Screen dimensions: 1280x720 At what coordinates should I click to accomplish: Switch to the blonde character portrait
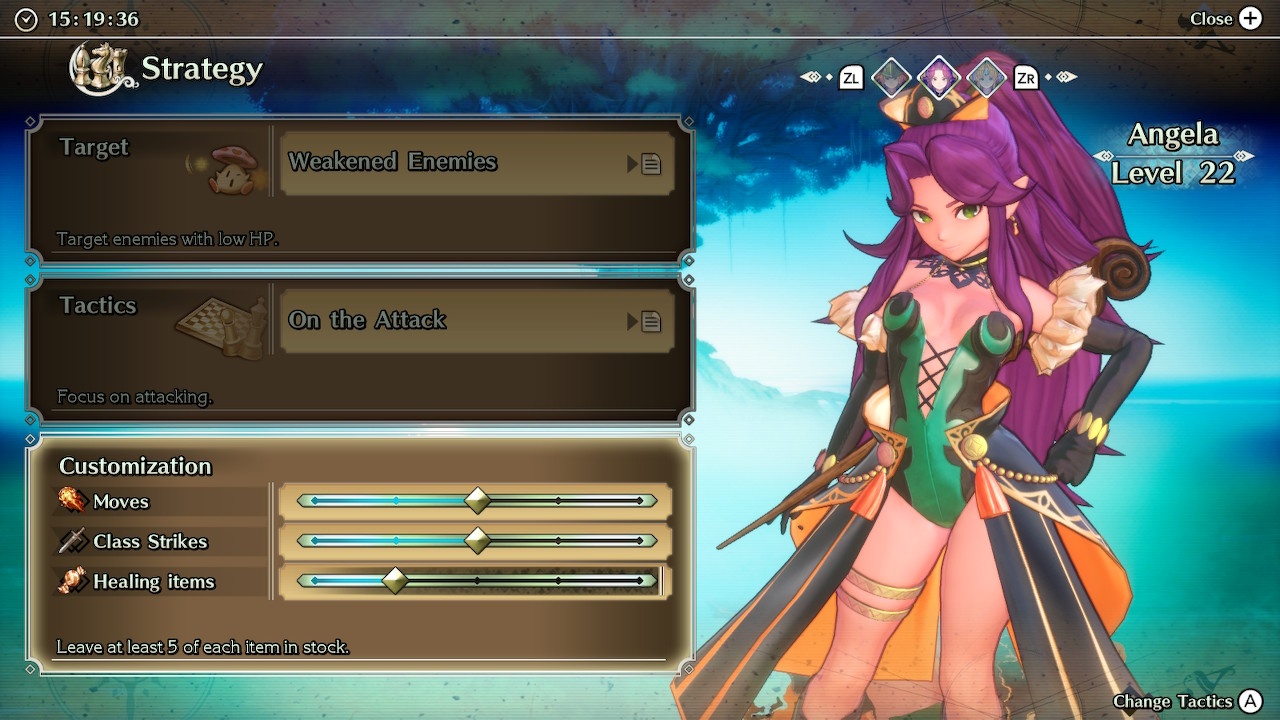987,77
